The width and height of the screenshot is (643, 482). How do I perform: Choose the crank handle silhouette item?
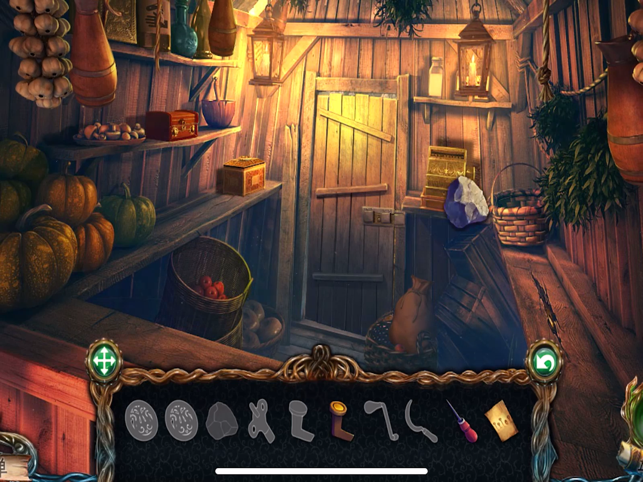click(378, 419)
